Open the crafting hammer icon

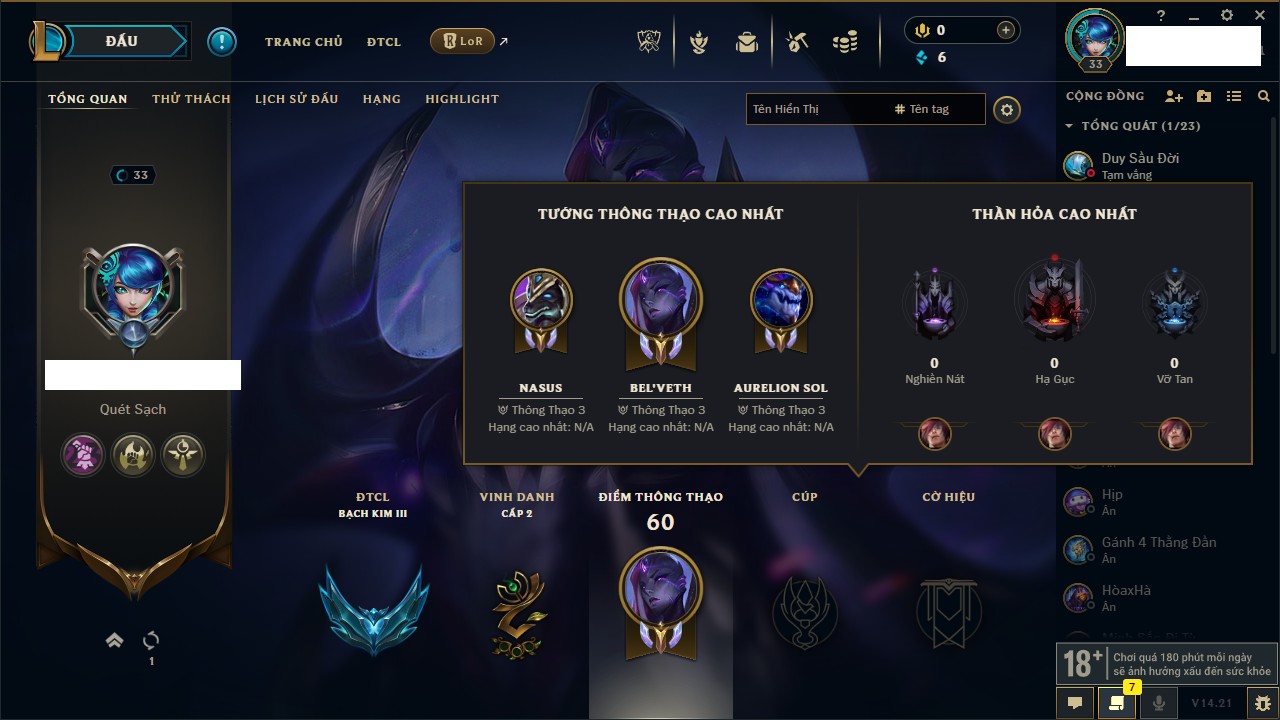coord(797,42)
